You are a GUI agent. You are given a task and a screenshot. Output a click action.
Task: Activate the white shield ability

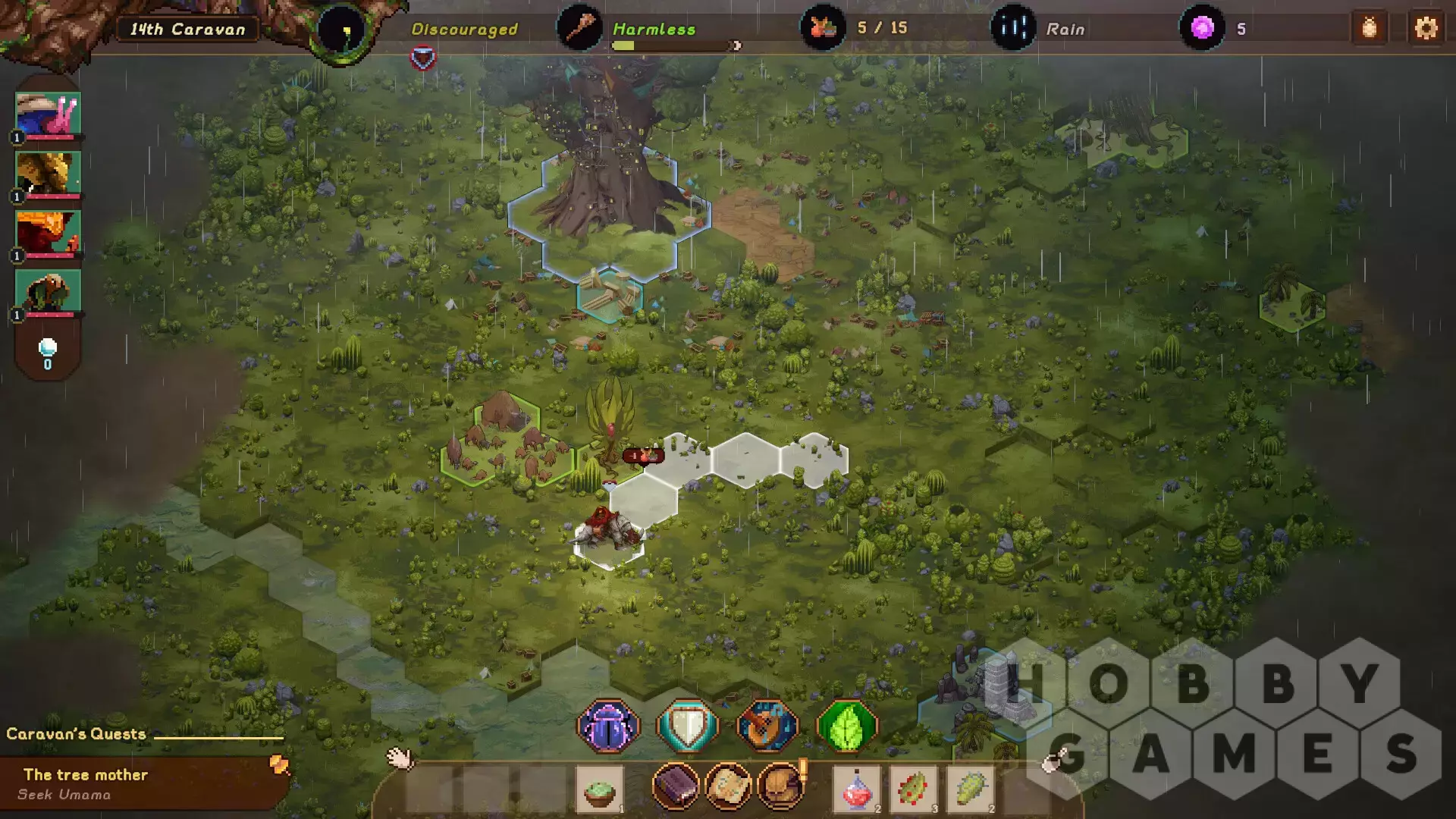point(687,726)
